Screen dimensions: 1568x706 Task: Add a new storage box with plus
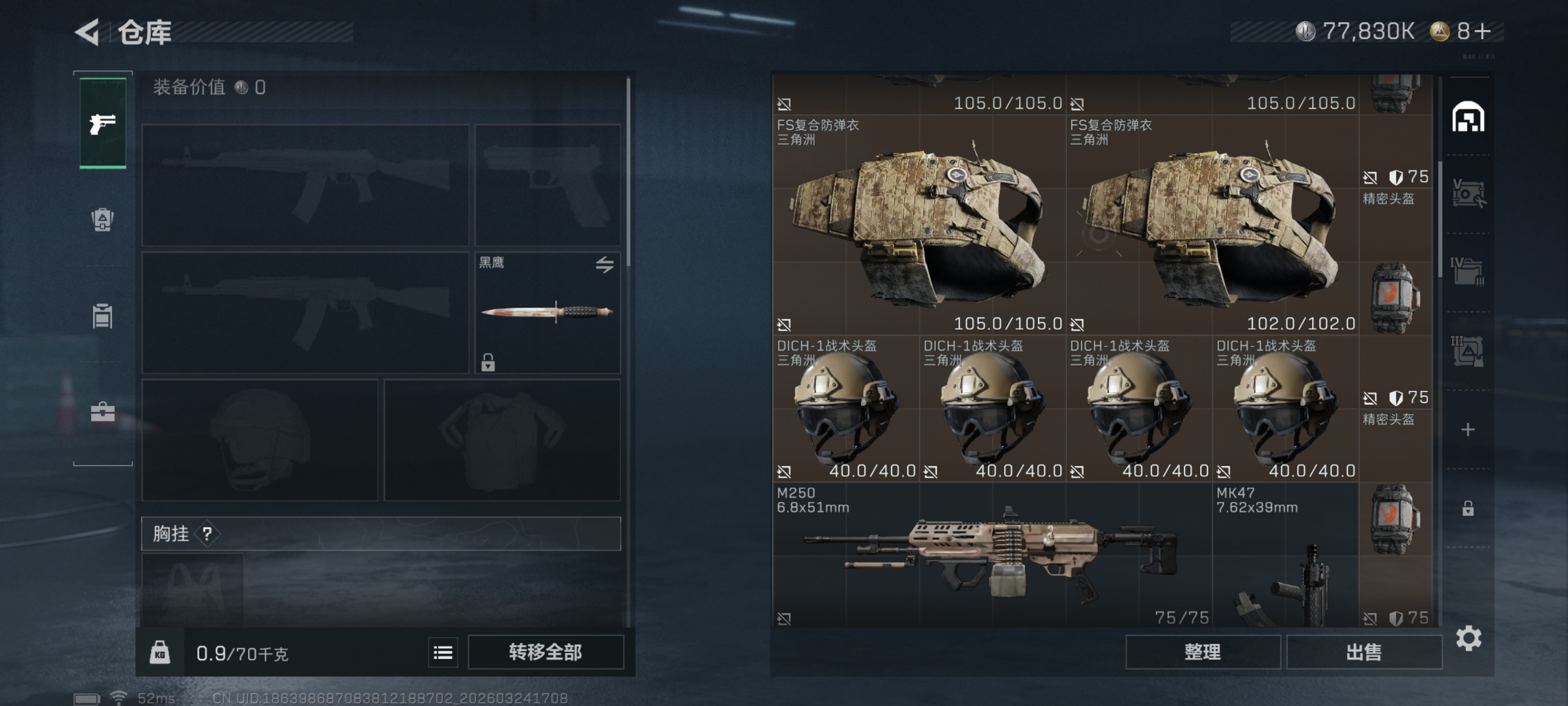click(x=1468, y=429)
